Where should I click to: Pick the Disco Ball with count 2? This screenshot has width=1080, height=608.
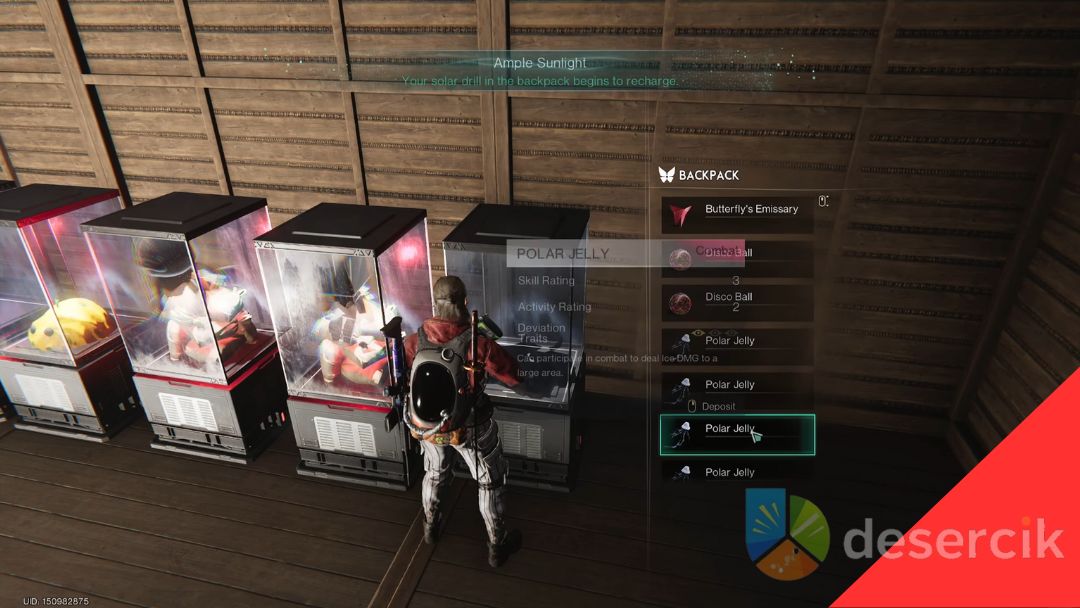coord(737,300)
